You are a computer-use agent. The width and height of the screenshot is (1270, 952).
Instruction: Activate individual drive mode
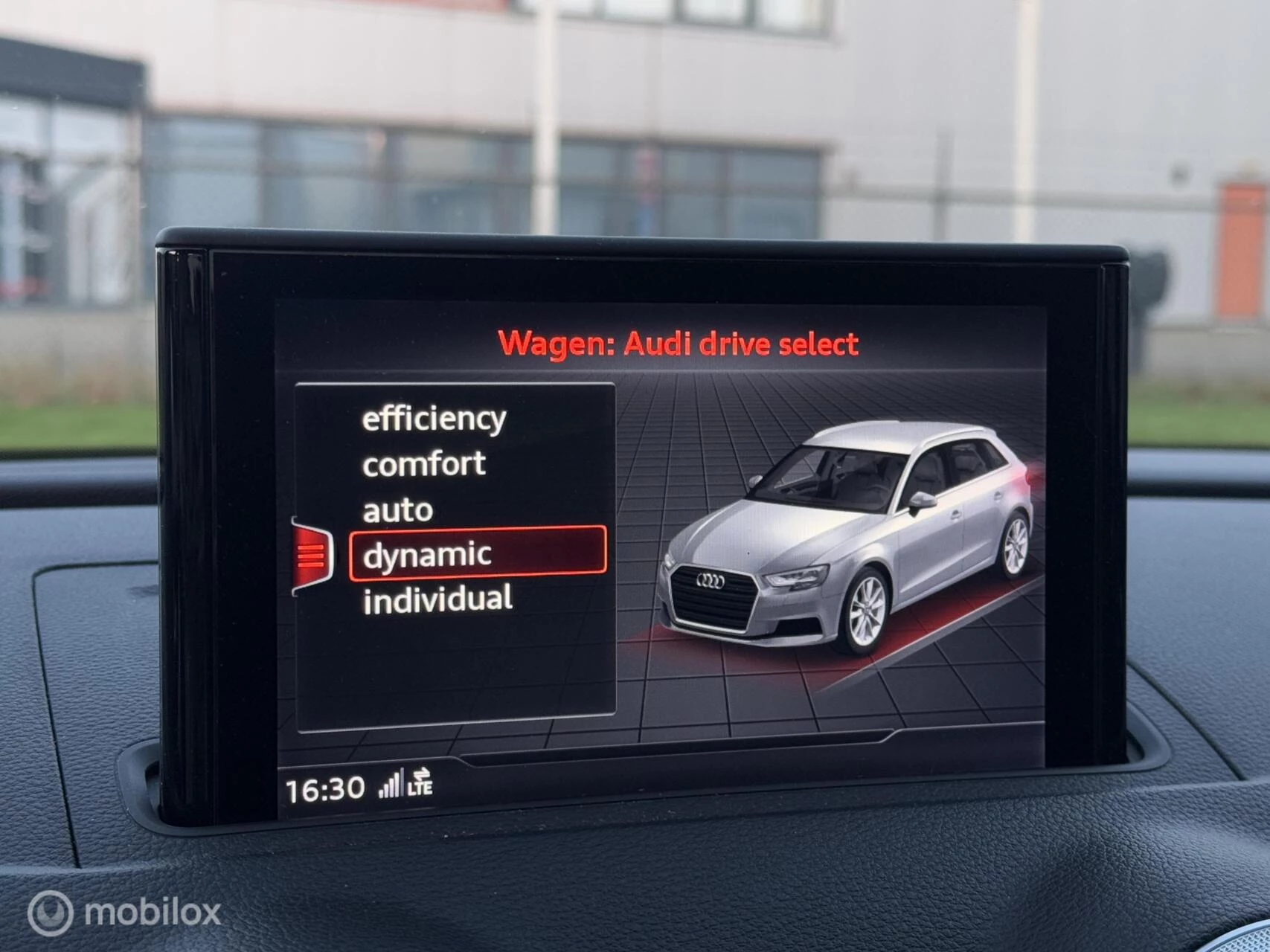(x=439, y=597)
